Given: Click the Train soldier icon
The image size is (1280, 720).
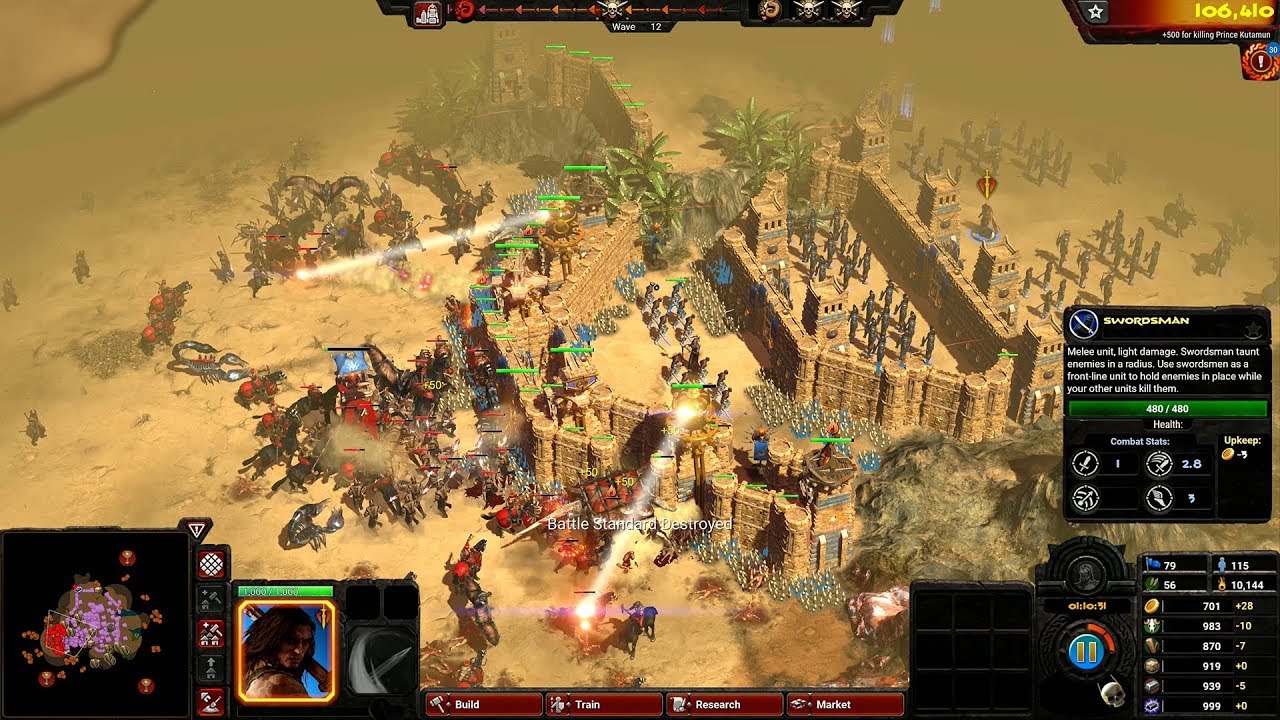Looking at the screenshot, I should pyautogui.click(x=557, y=704).
